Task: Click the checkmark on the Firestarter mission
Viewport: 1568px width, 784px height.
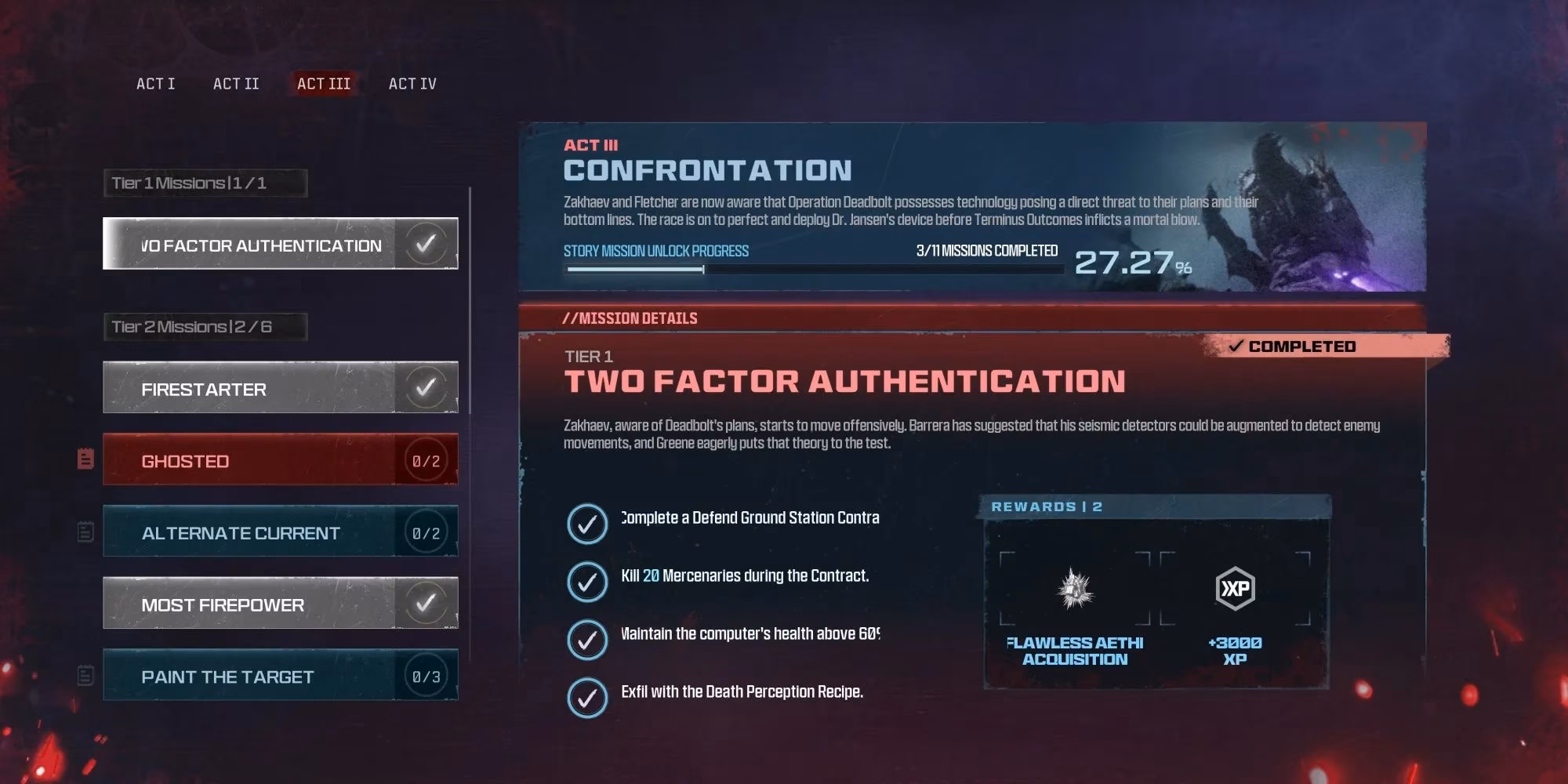Action: click(426, 387)
